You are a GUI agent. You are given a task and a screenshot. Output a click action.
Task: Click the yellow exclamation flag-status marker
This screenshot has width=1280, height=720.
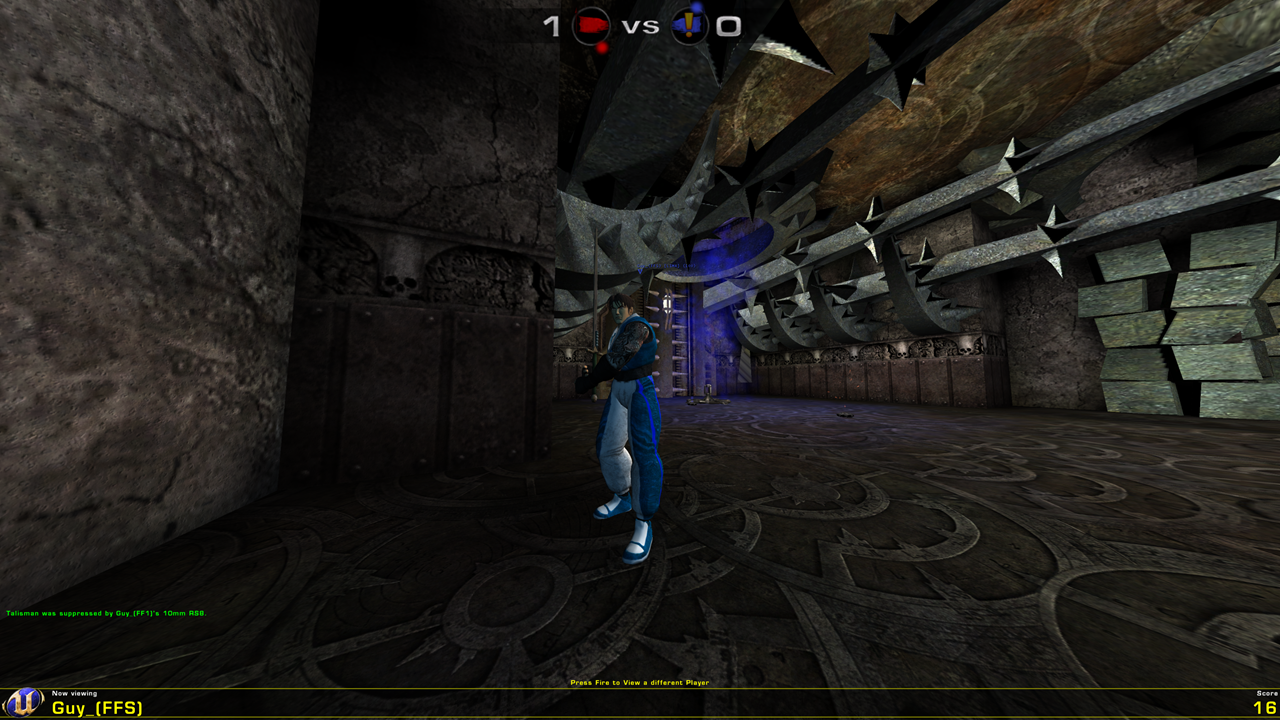(x=690, y=24)
